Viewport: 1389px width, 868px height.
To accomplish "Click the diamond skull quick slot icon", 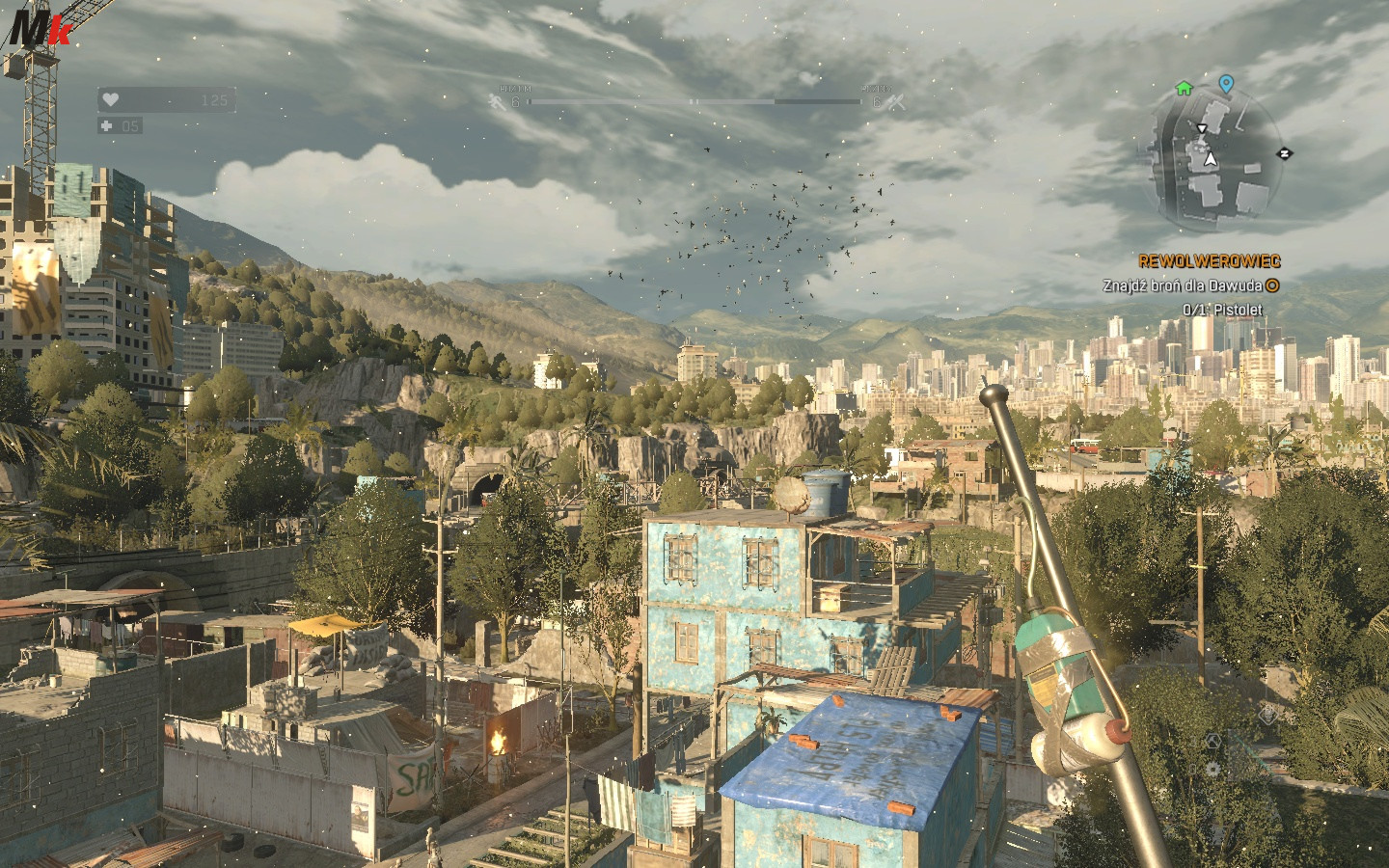I will (1268, 715).
